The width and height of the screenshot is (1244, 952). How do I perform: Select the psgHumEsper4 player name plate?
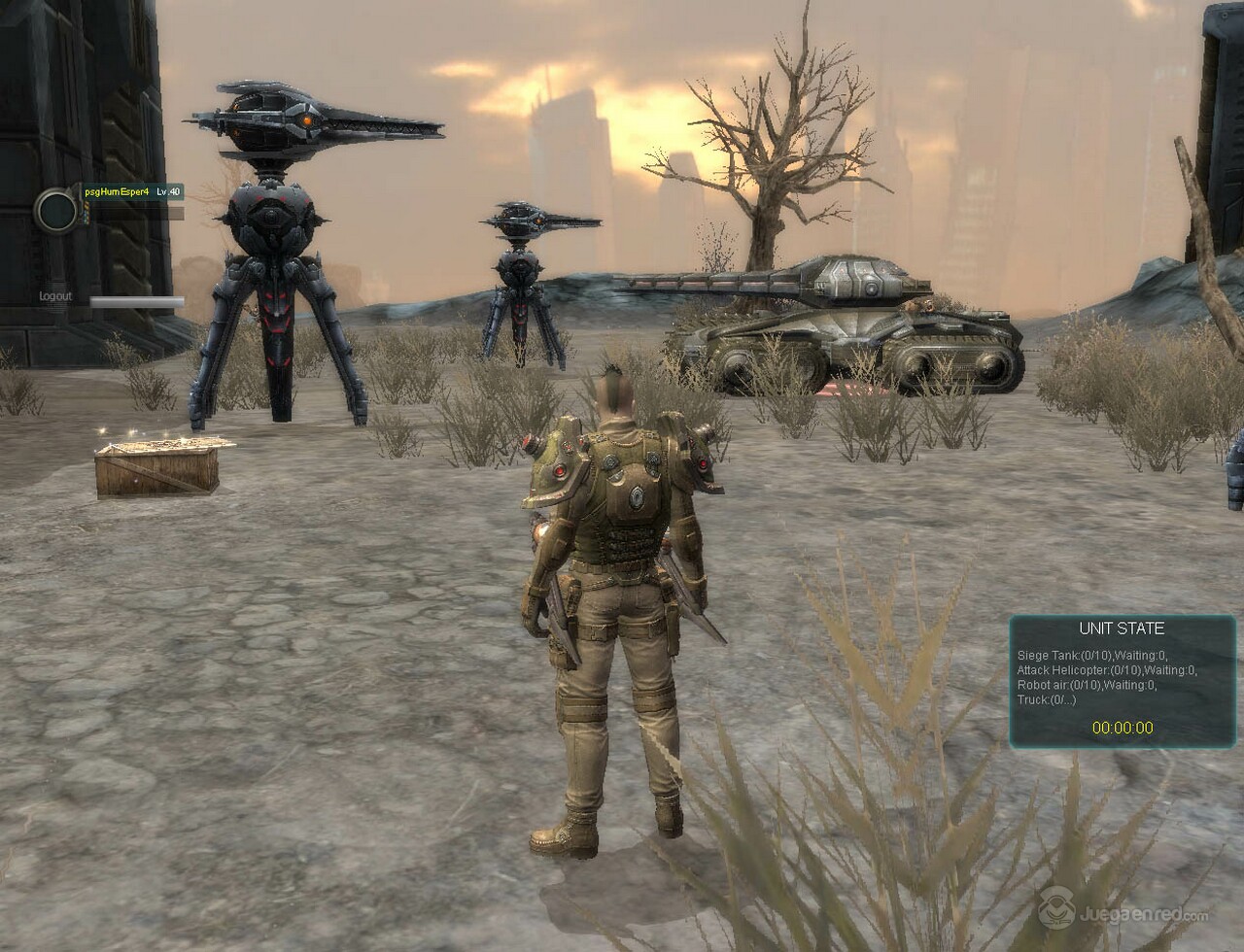tap(117, 192)
